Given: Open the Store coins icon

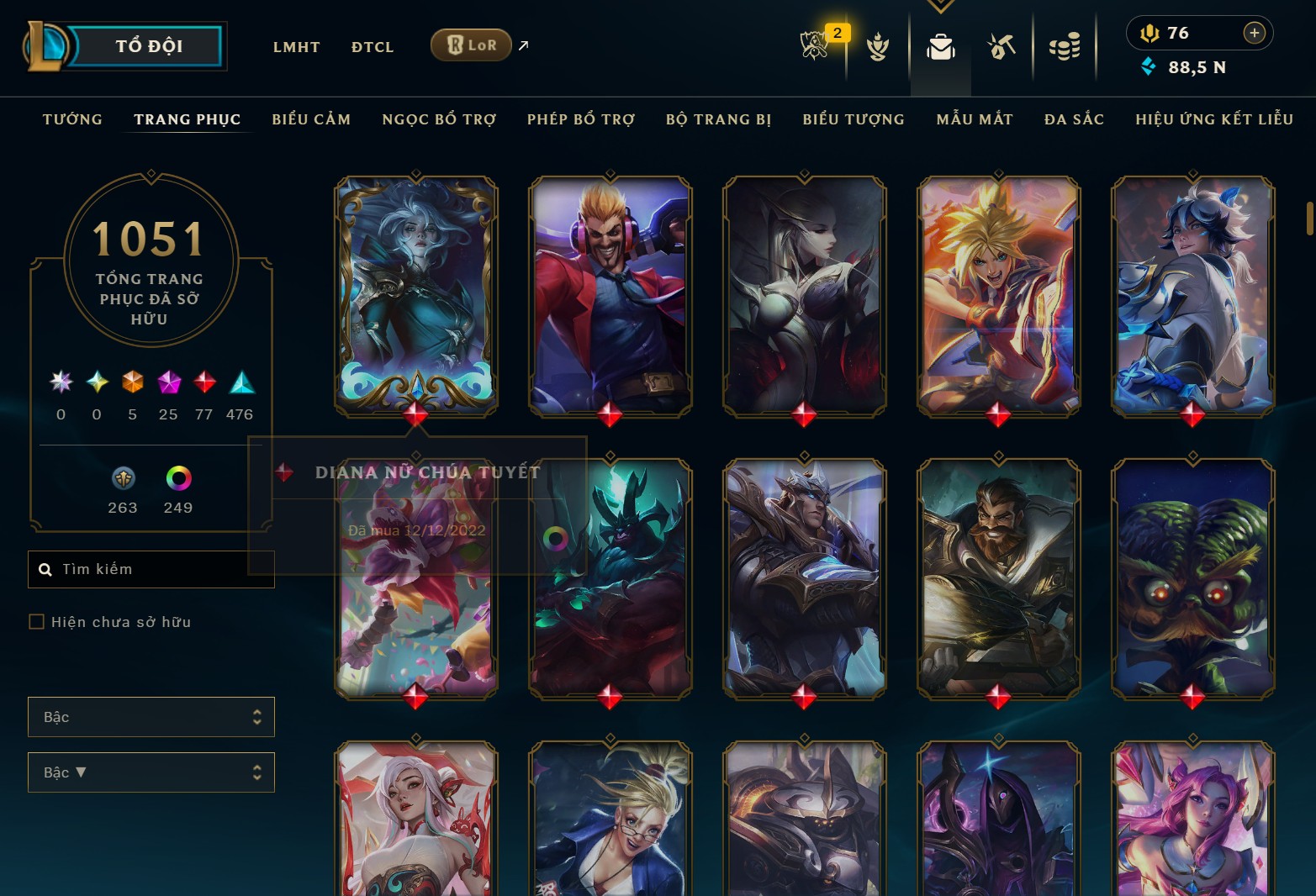Looking at the screenshot, I should tap(1065, 48).
